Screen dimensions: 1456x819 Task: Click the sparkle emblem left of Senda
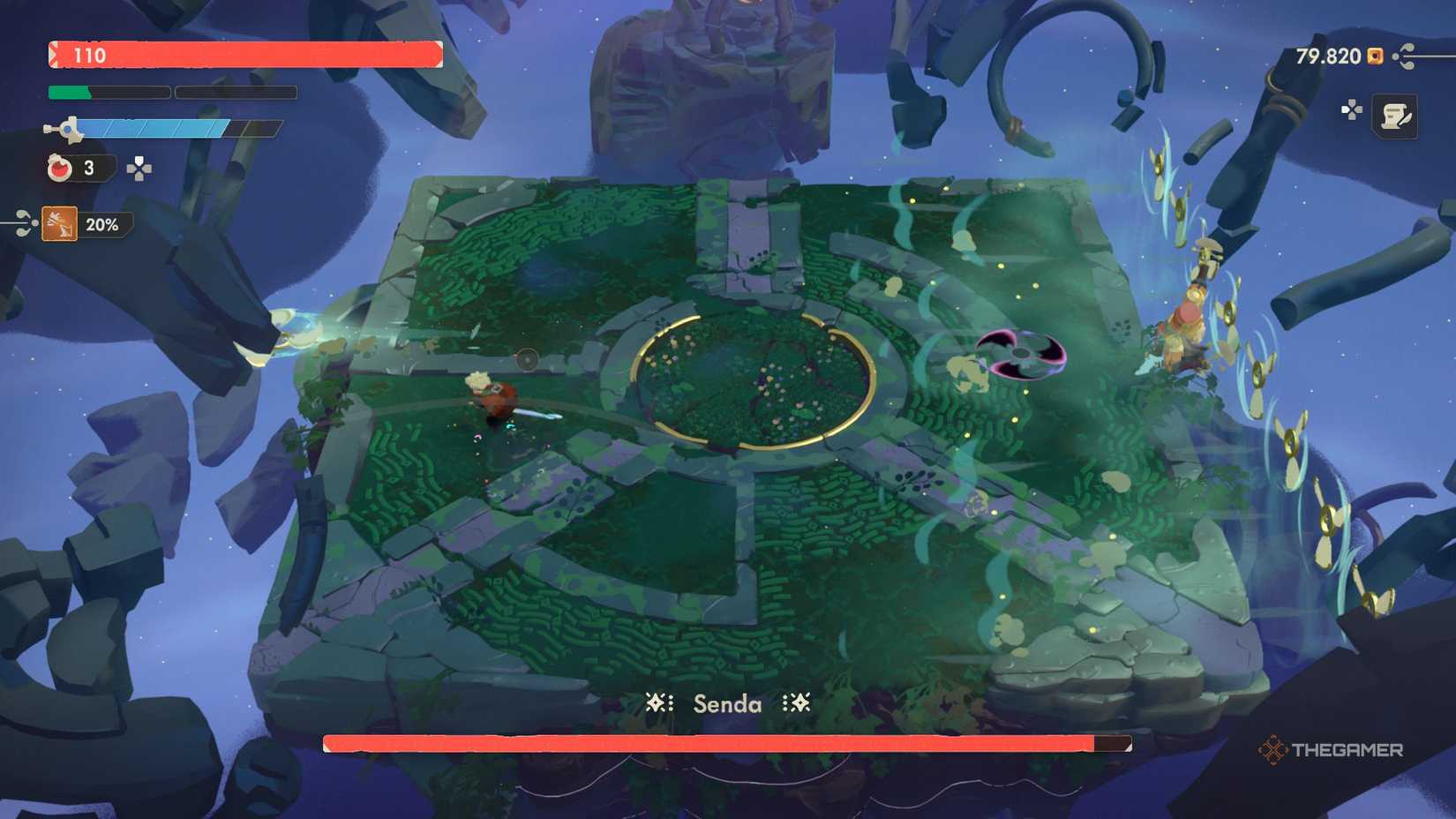click(x=657, y=704)
